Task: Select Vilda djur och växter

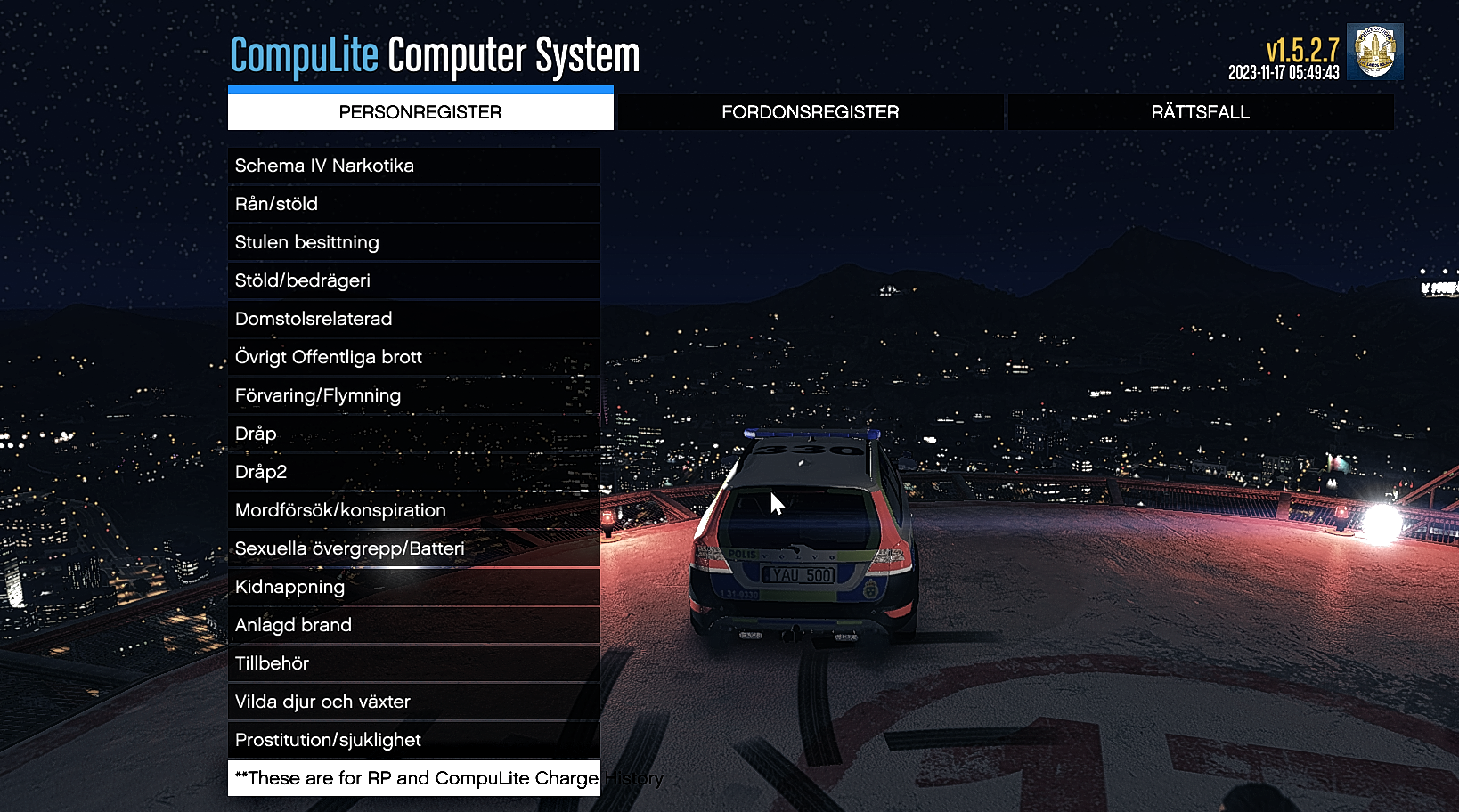Action: click(x=413, y=702)
